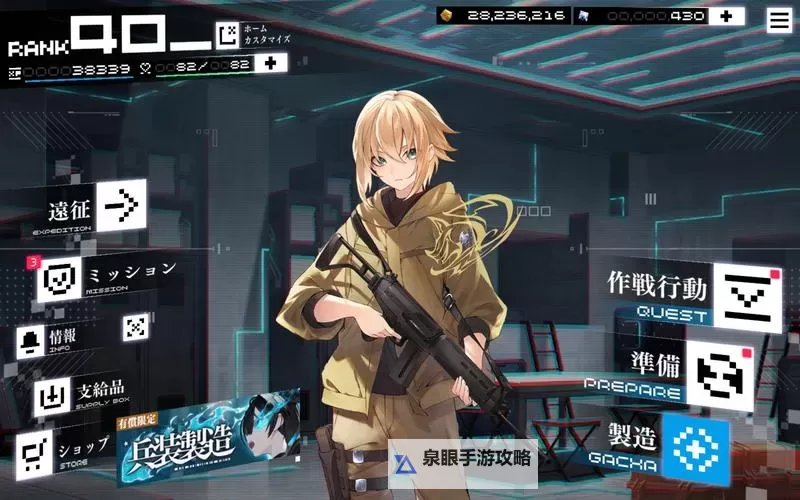800x500 pixels.
Task: Add premium currency with plus button
Action: coord(726,16)
